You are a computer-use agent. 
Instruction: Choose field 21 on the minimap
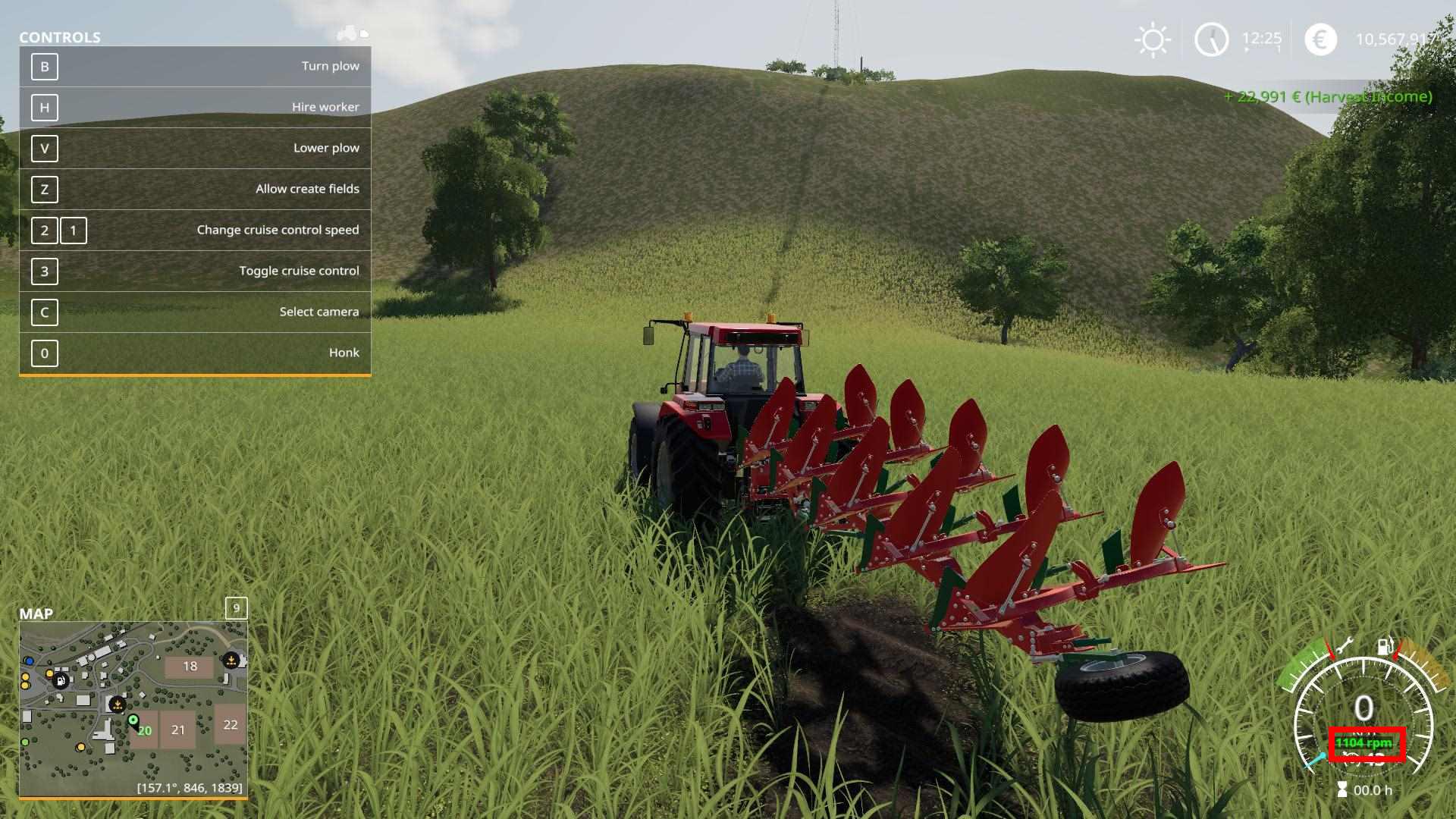178,730
